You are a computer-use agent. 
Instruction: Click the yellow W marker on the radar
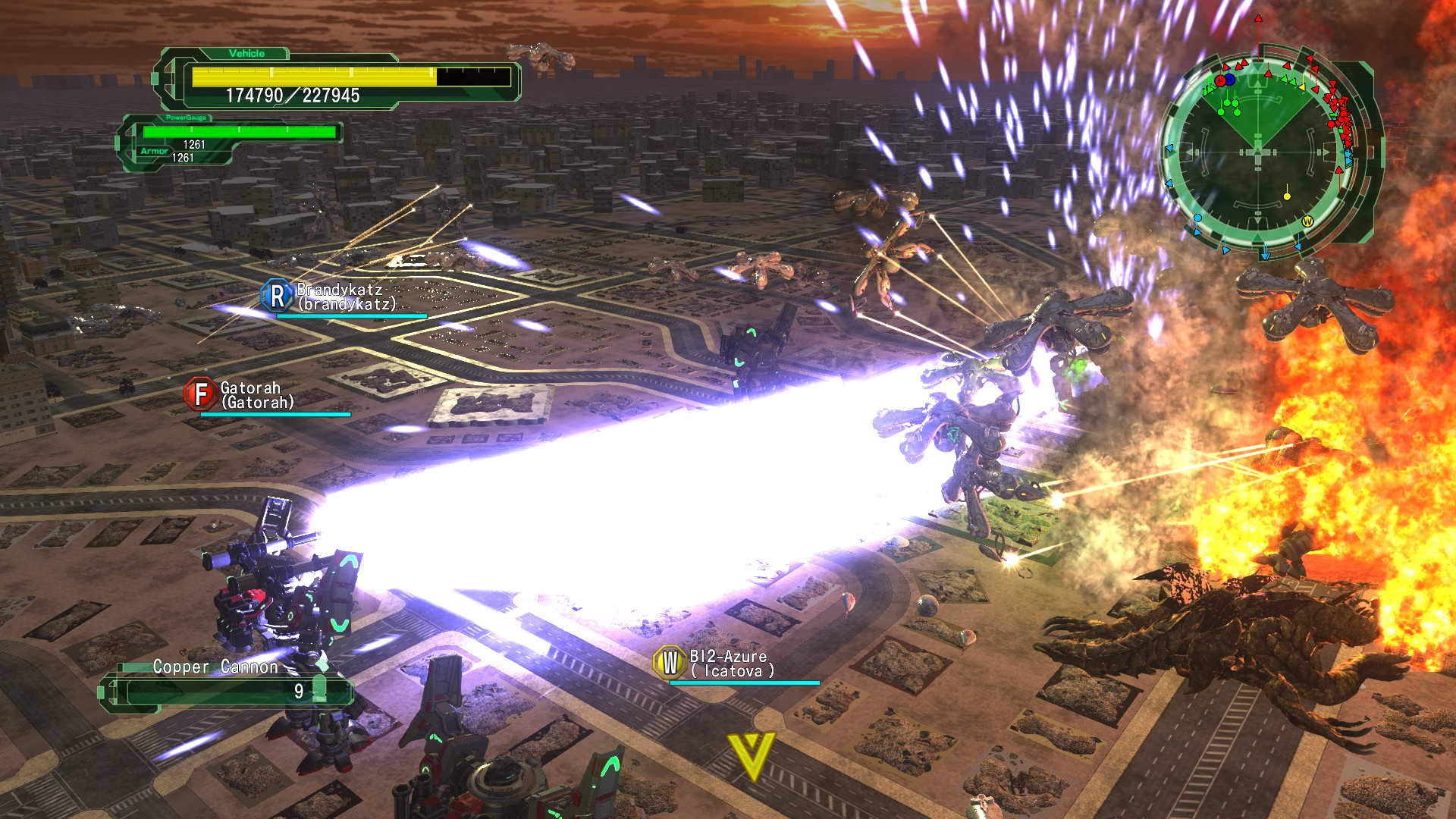pyautogui.click(x=1307, y=221)
